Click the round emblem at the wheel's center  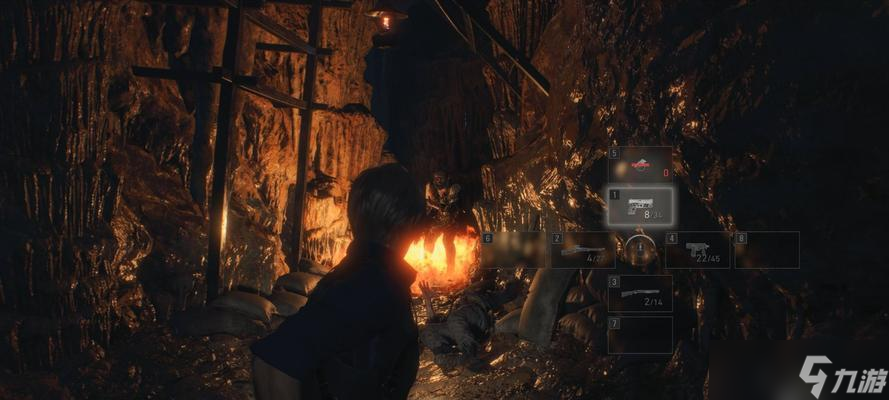pos(640,249)
